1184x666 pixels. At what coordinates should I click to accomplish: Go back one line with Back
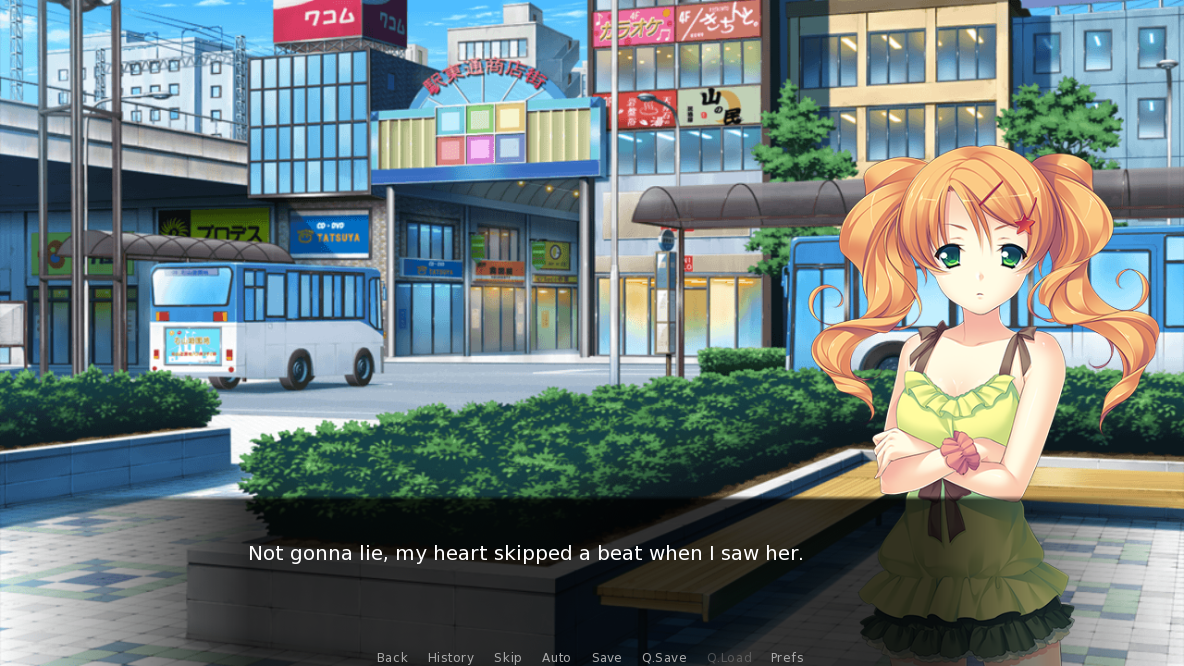392,657
